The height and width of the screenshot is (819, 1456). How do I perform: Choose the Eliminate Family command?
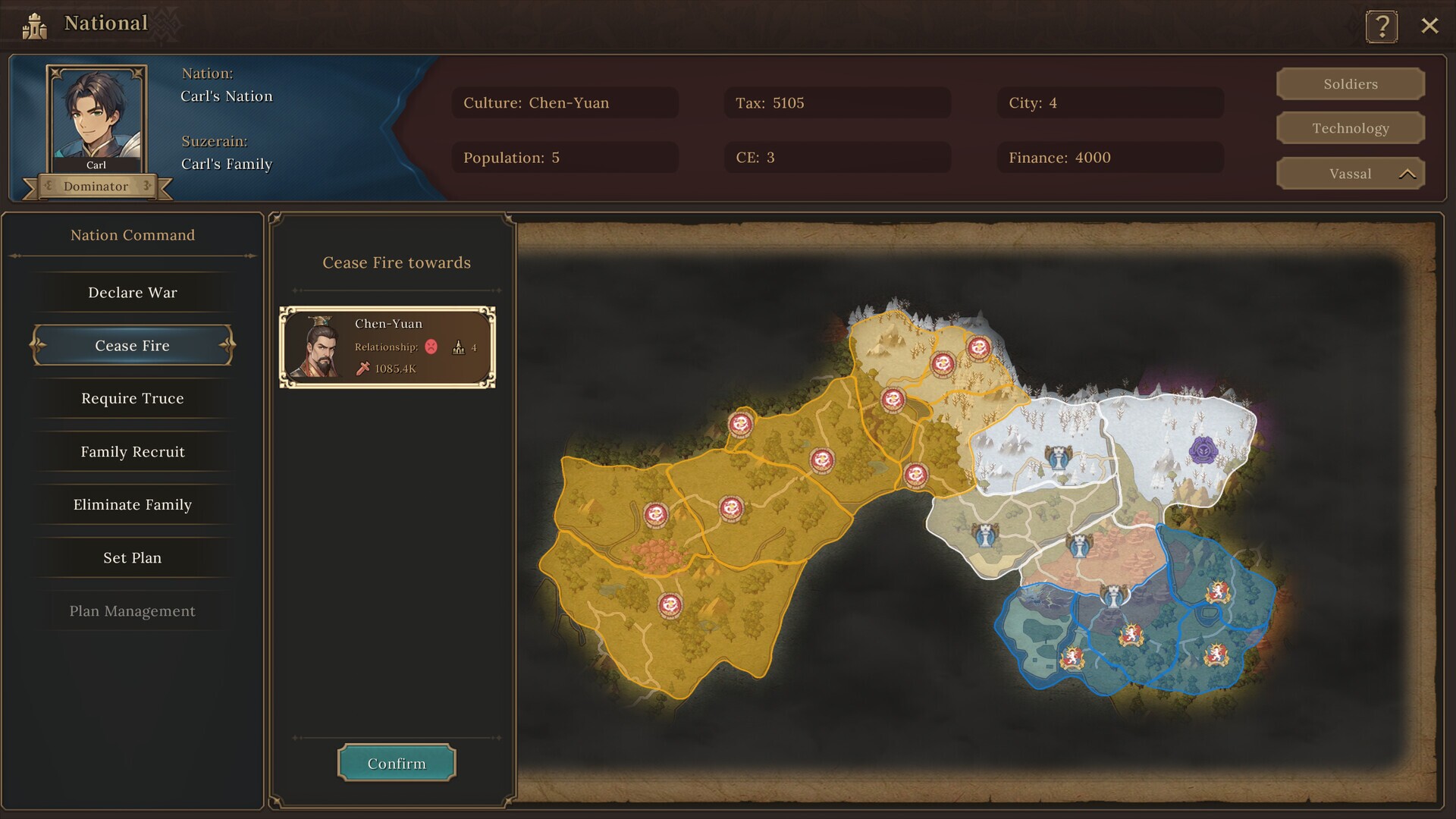pos(132,504)
